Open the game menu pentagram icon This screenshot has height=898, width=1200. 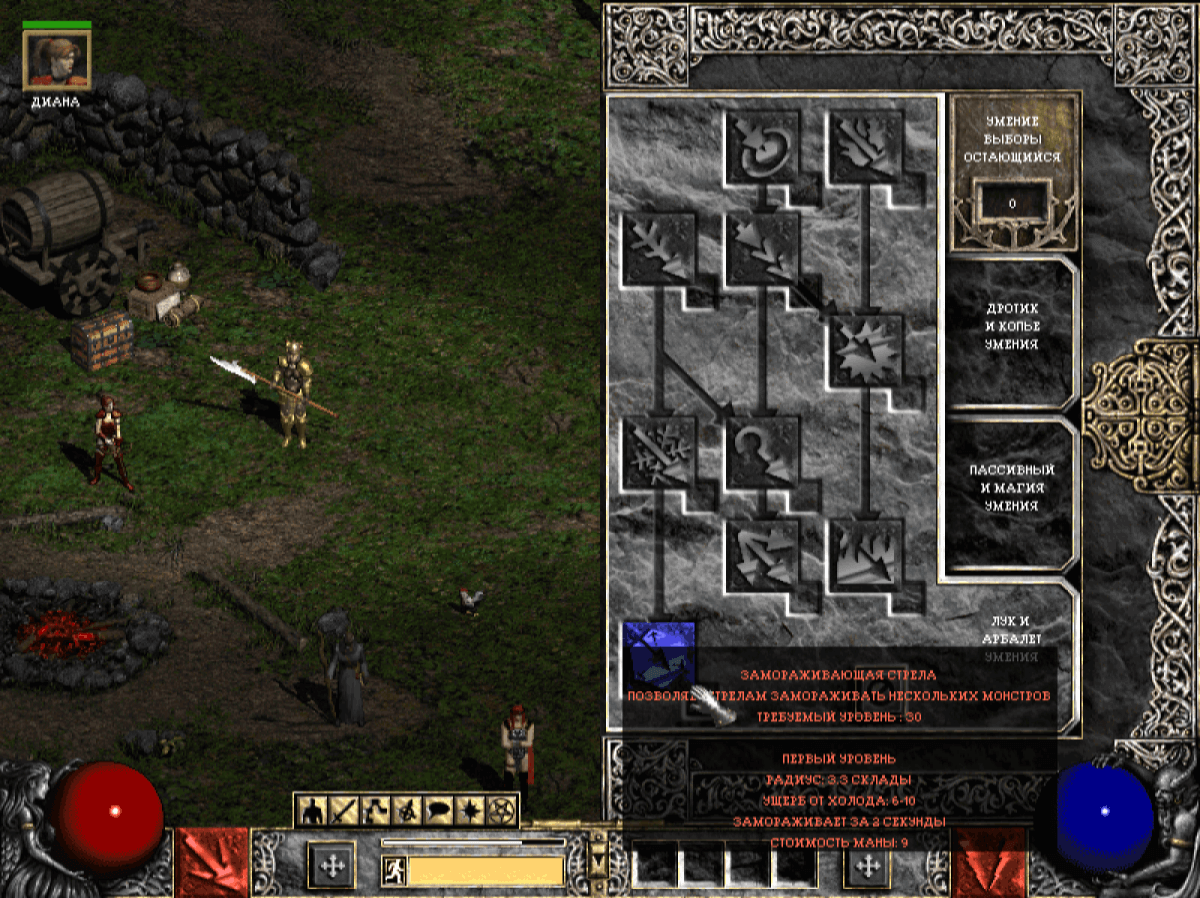[x=500, y=810]
